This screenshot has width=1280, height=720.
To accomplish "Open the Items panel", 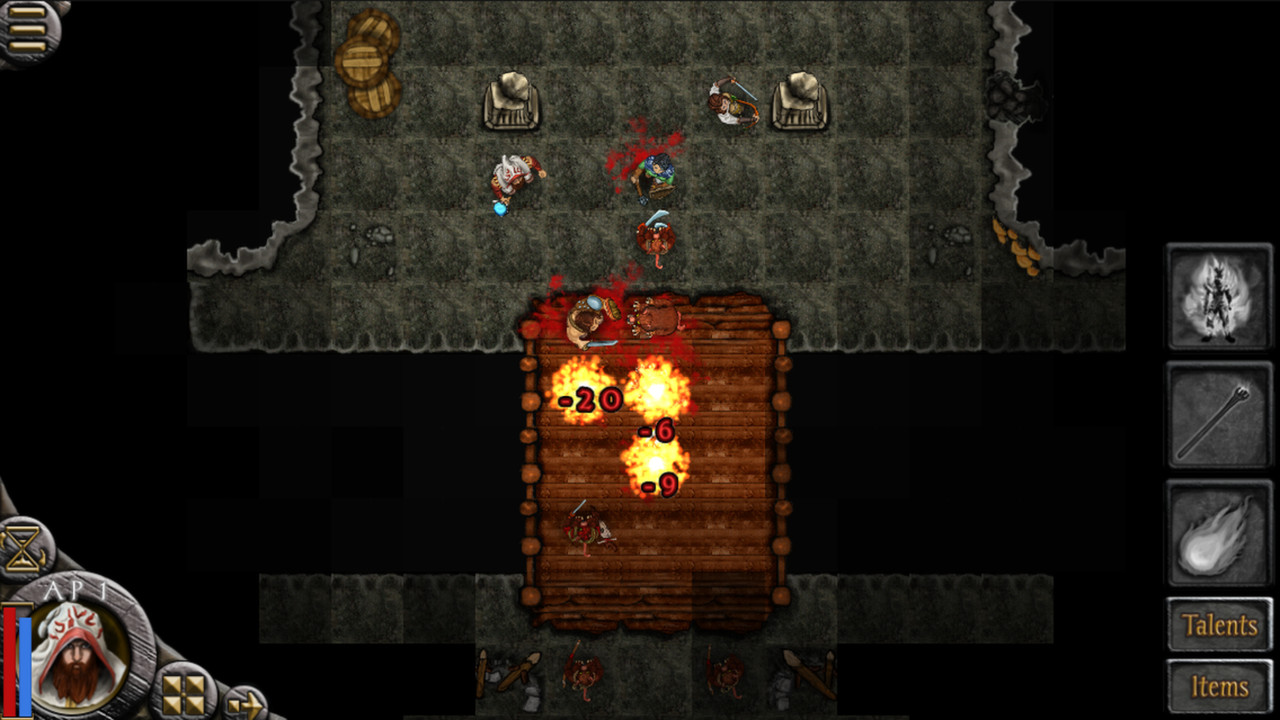I will click(x=1219, y=685).
